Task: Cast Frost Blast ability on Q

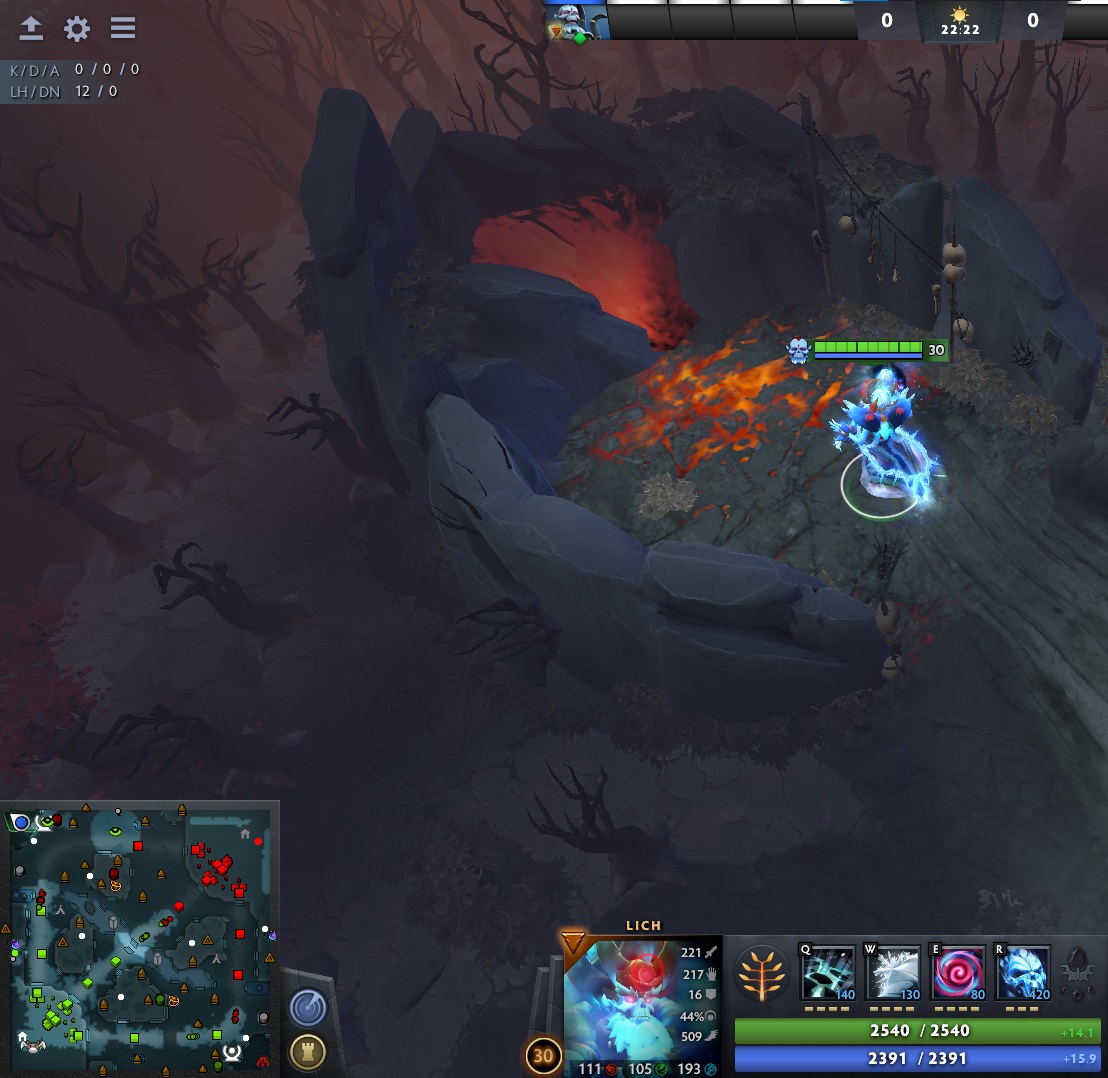Action: 827,973
